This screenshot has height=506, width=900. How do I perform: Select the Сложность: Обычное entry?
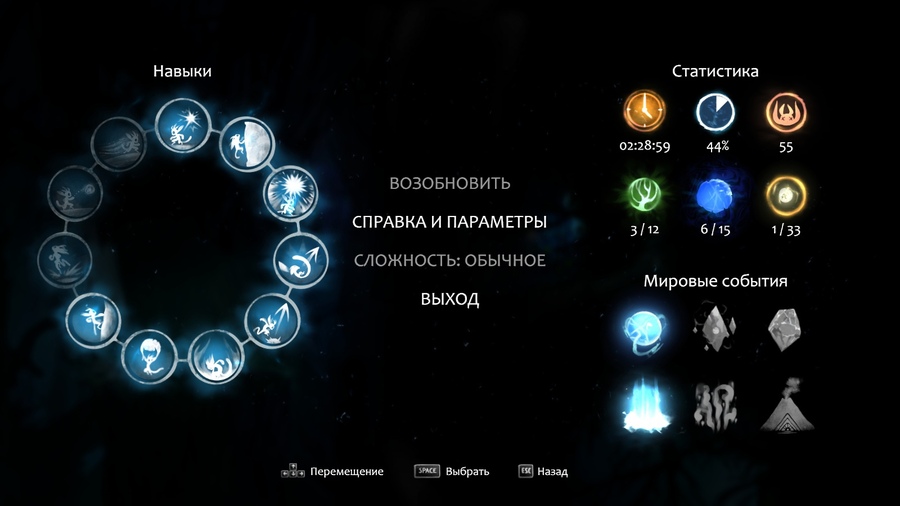point(449,260)
